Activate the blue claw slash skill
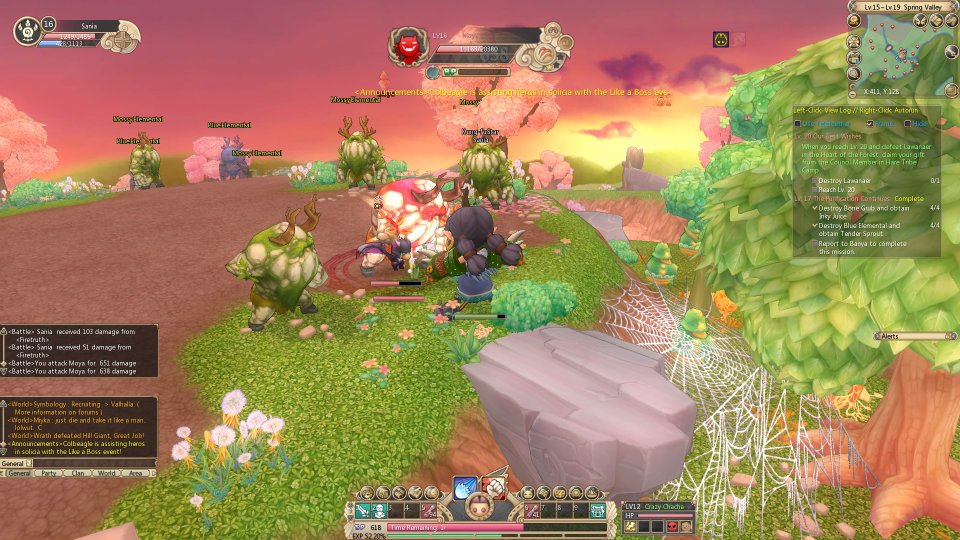Viewport: 960px width, 540px height. point(466,487)
